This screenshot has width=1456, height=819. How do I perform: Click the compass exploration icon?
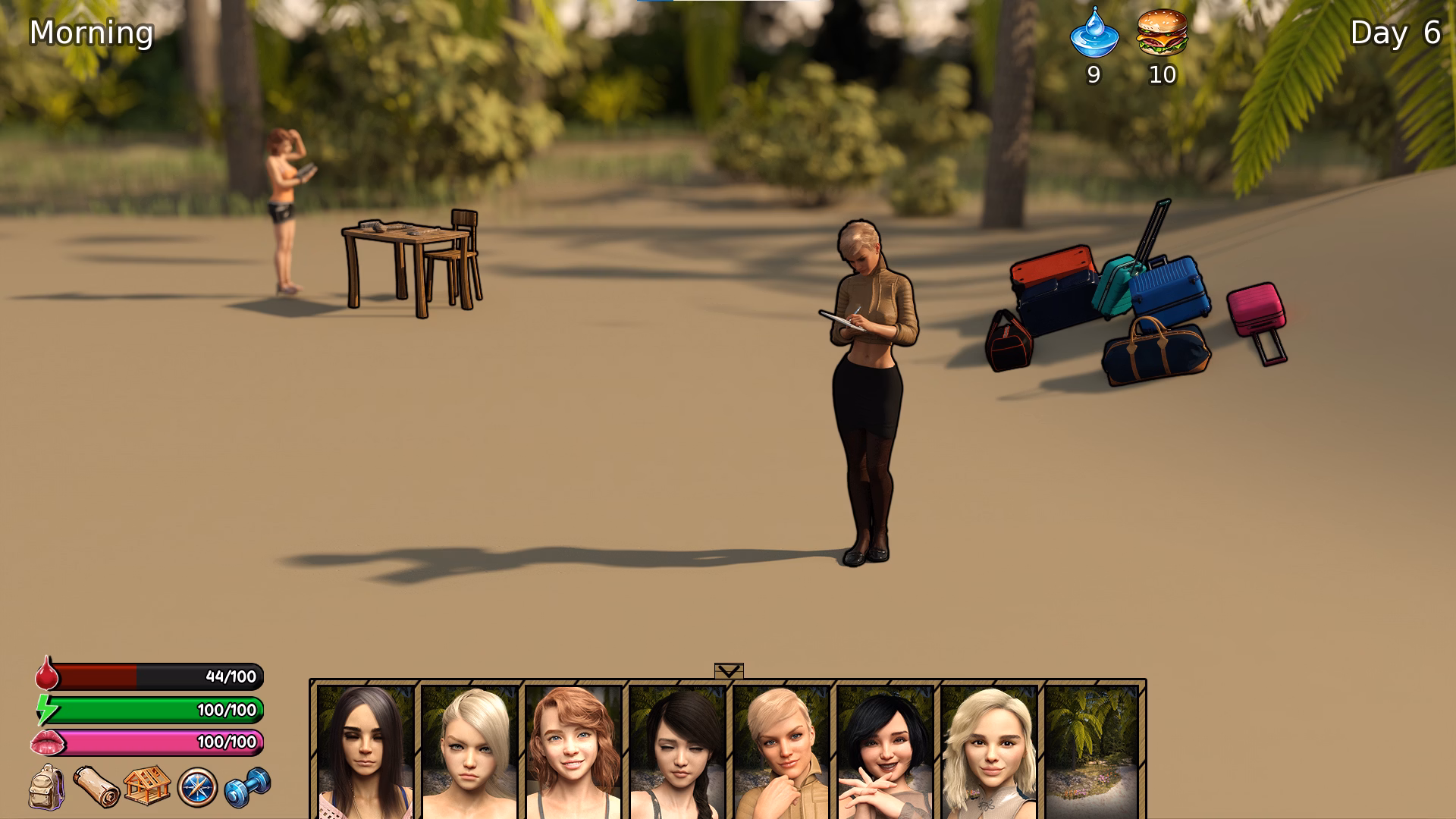[x=196, y=785]
